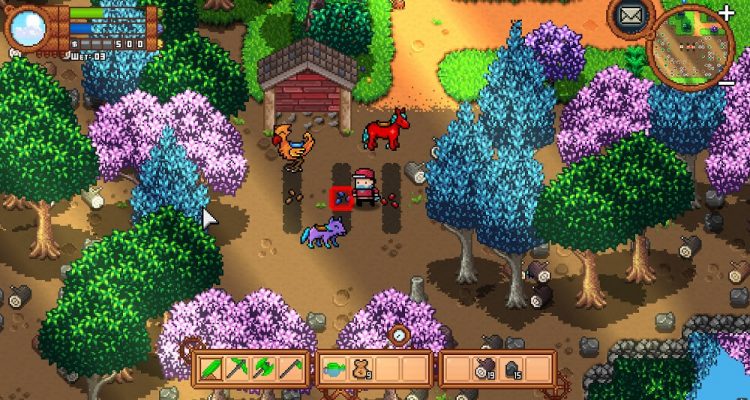Select the seed bag slot

pyautogui.click(x=361, y=369)
